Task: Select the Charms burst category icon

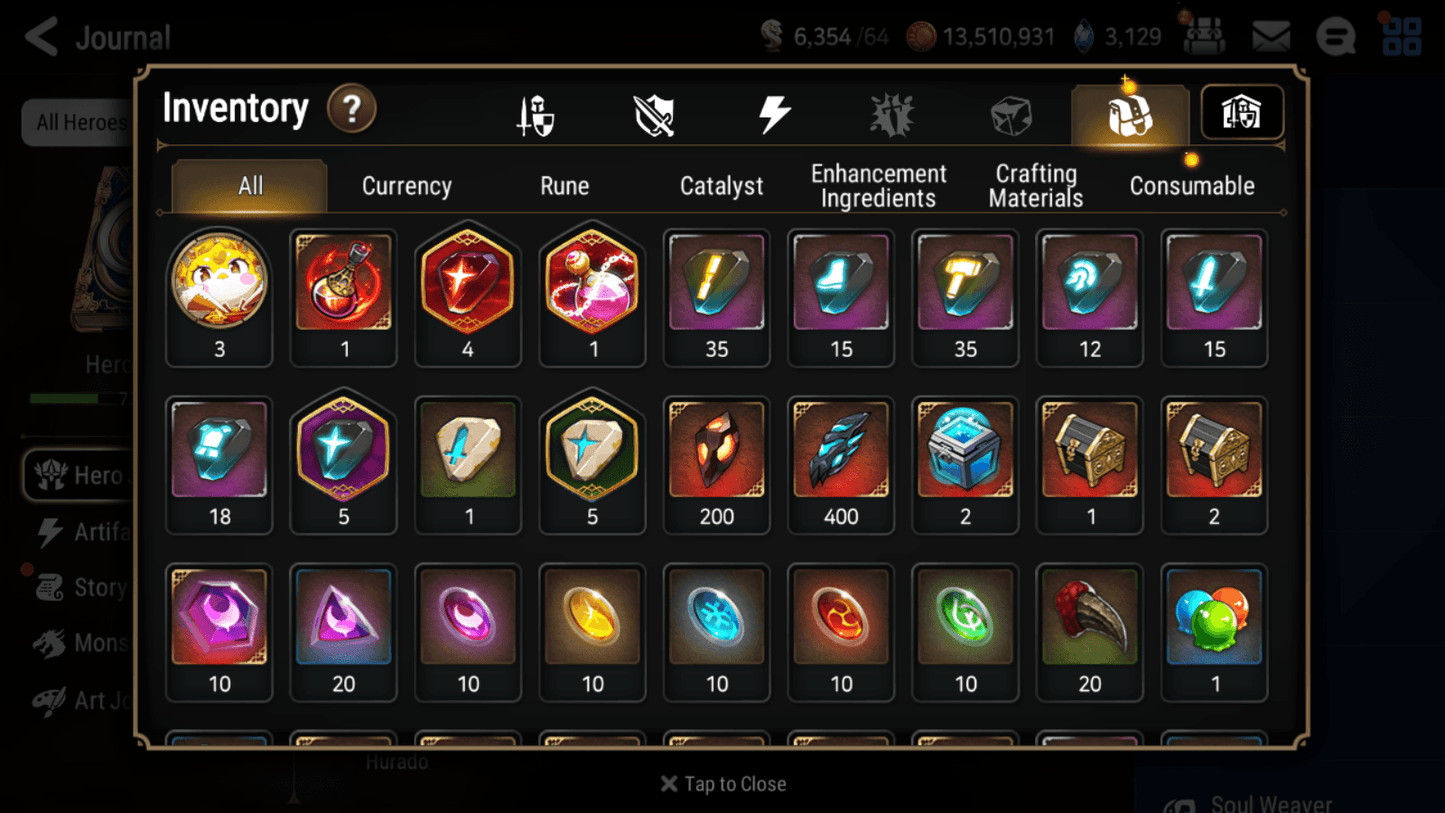Action: pyautogui.click(x=892, y=113)
